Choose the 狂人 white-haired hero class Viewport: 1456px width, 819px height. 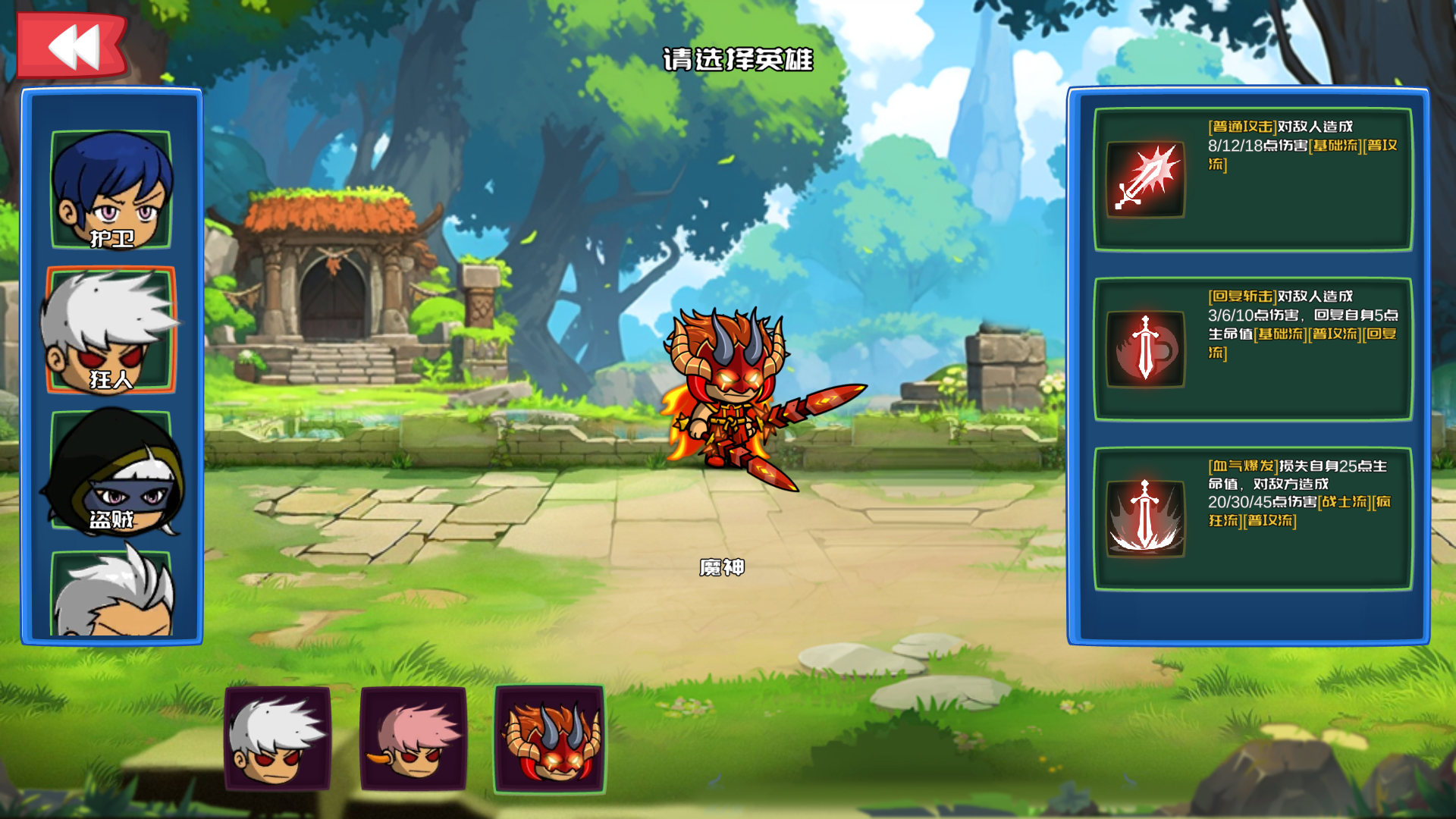pos(111,331)
